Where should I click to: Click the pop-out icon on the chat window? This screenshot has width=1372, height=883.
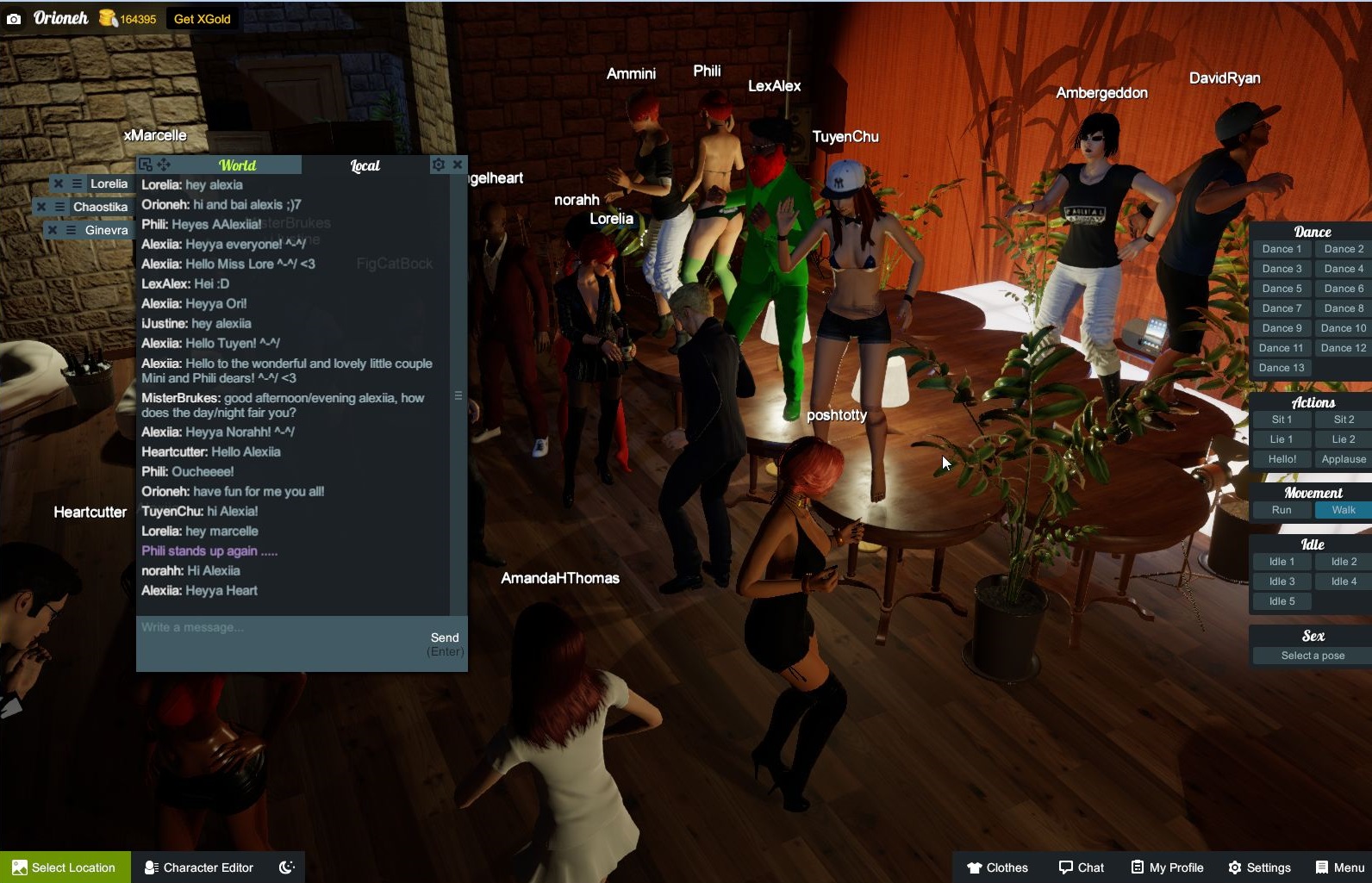(x=146, y=164)
